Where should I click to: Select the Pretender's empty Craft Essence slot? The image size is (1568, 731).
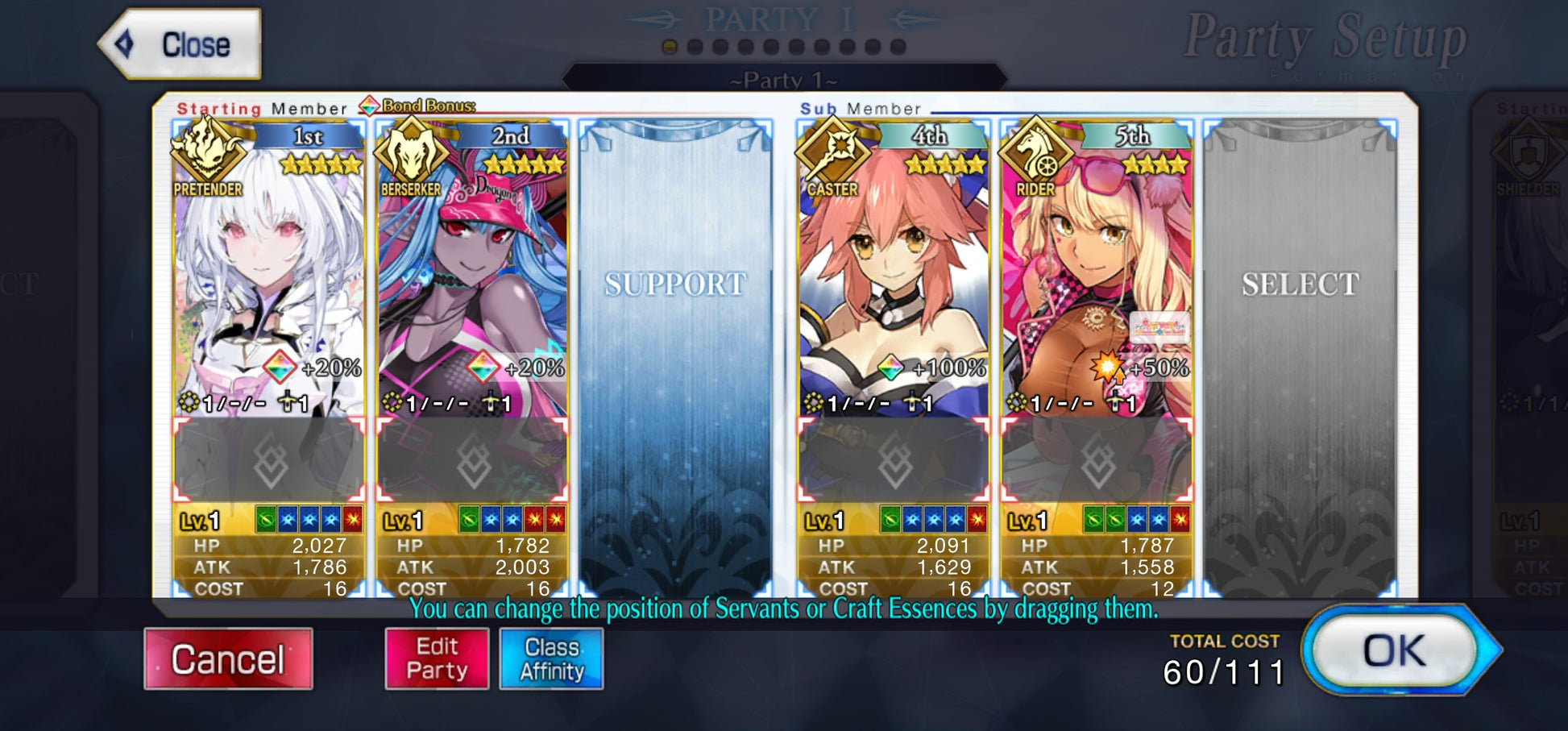pos(269,461)
